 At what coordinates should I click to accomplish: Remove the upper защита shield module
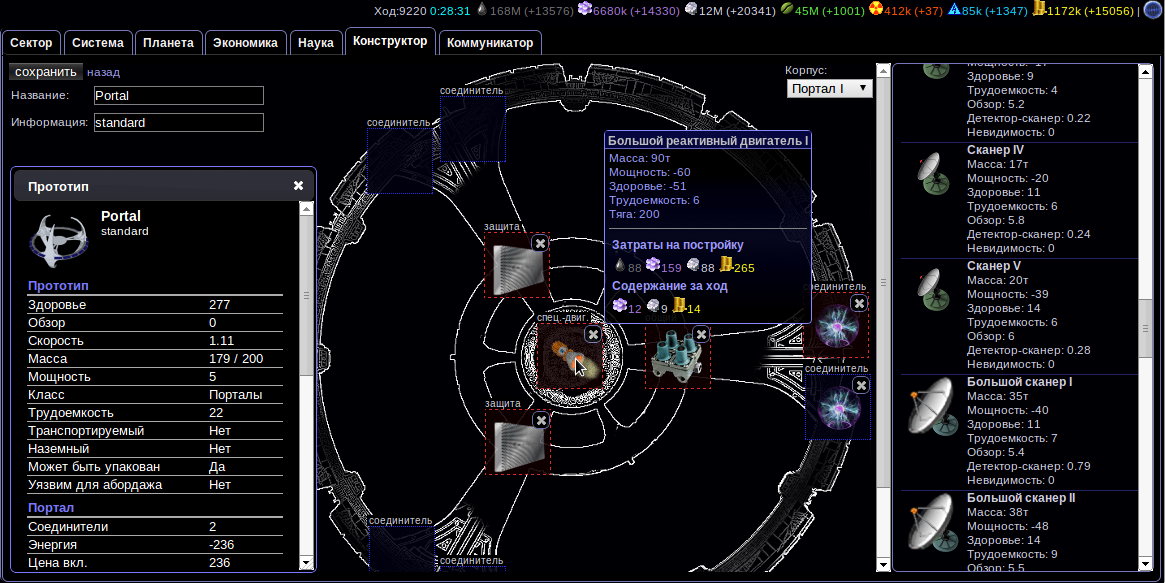[x=540, y=243]
